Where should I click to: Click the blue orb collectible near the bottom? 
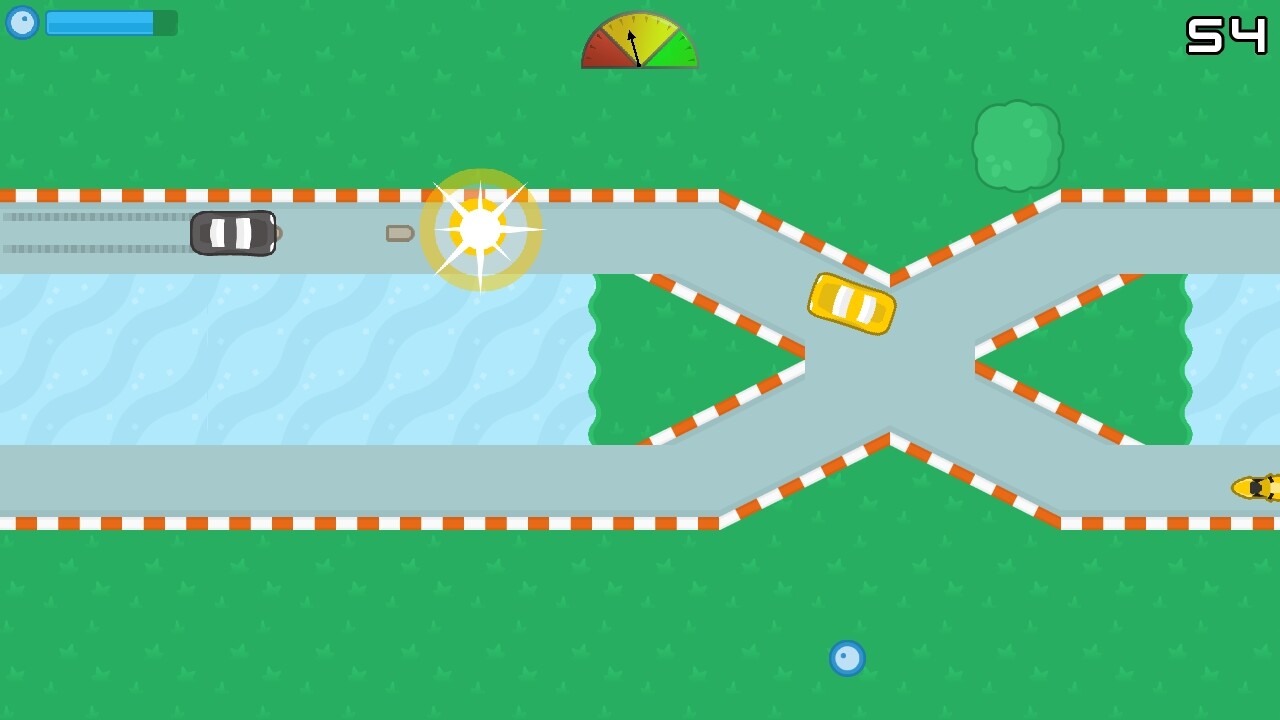tap(847, 658)
